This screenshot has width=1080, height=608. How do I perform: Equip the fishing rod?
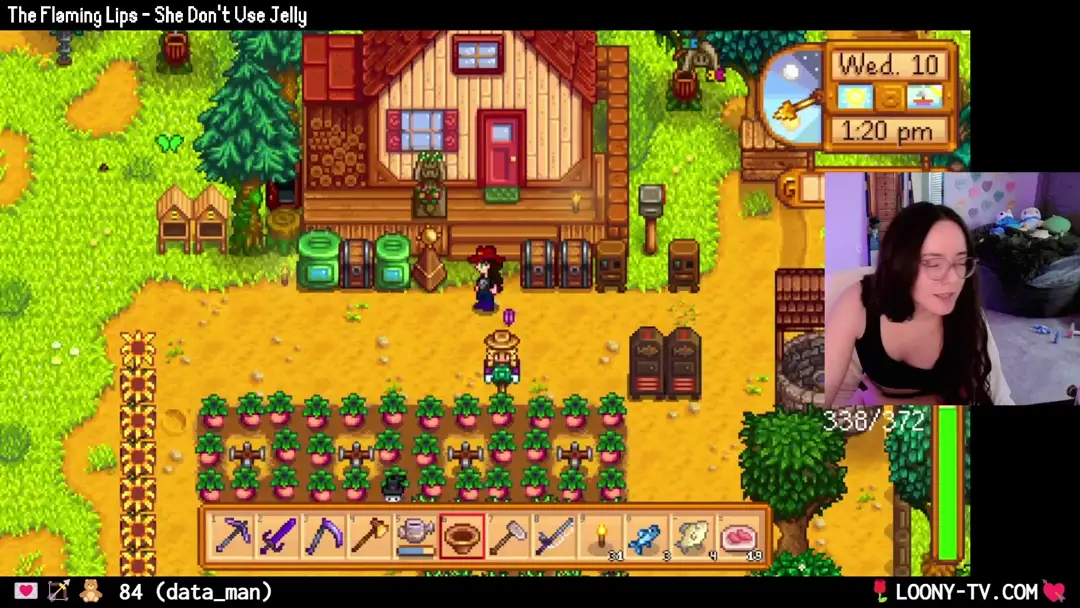[x=554, y=537]
